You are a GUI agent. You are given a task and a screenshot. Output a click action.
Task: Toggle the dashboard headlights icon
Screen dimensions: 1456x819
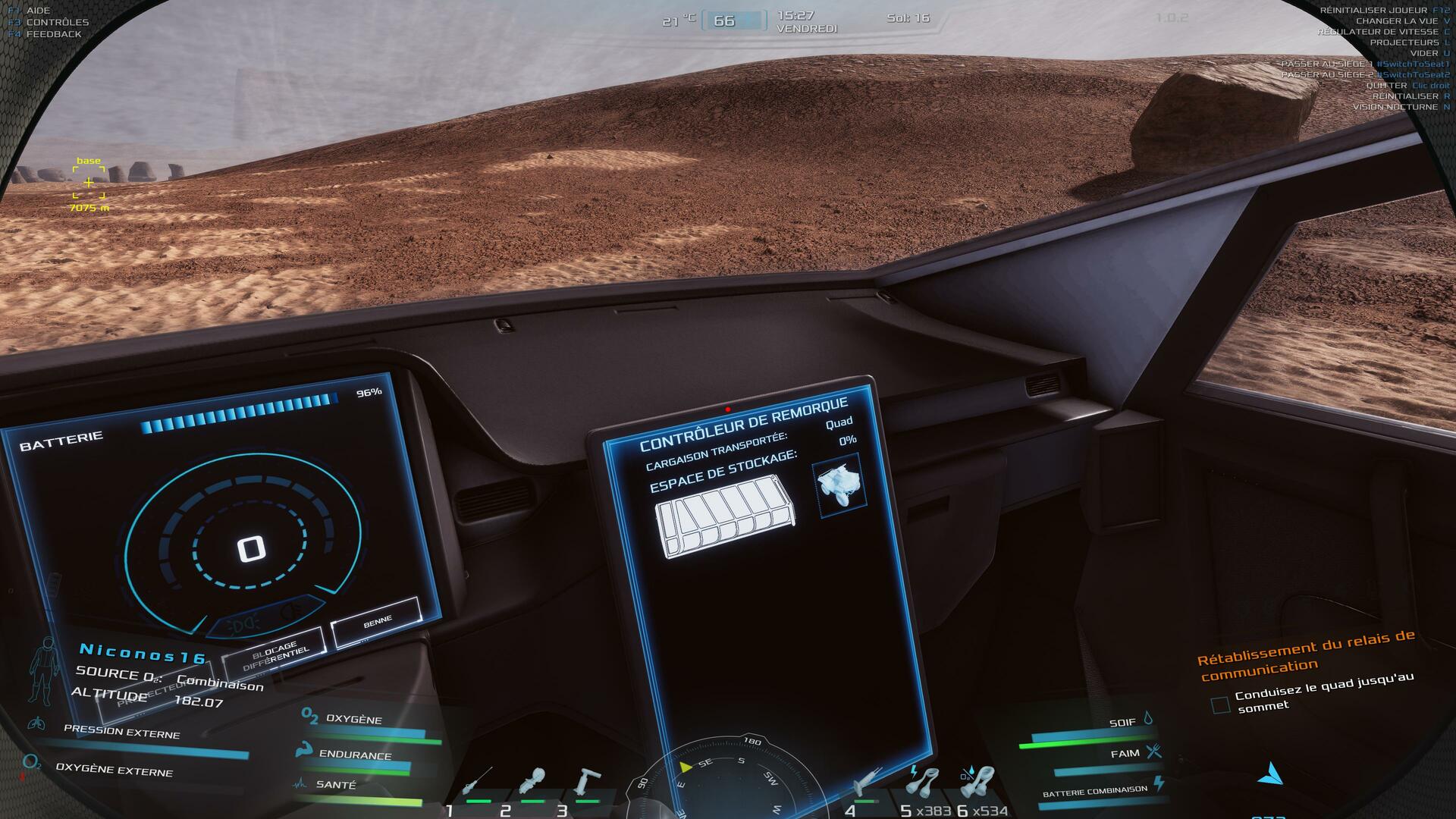click(x=244, y=626)
